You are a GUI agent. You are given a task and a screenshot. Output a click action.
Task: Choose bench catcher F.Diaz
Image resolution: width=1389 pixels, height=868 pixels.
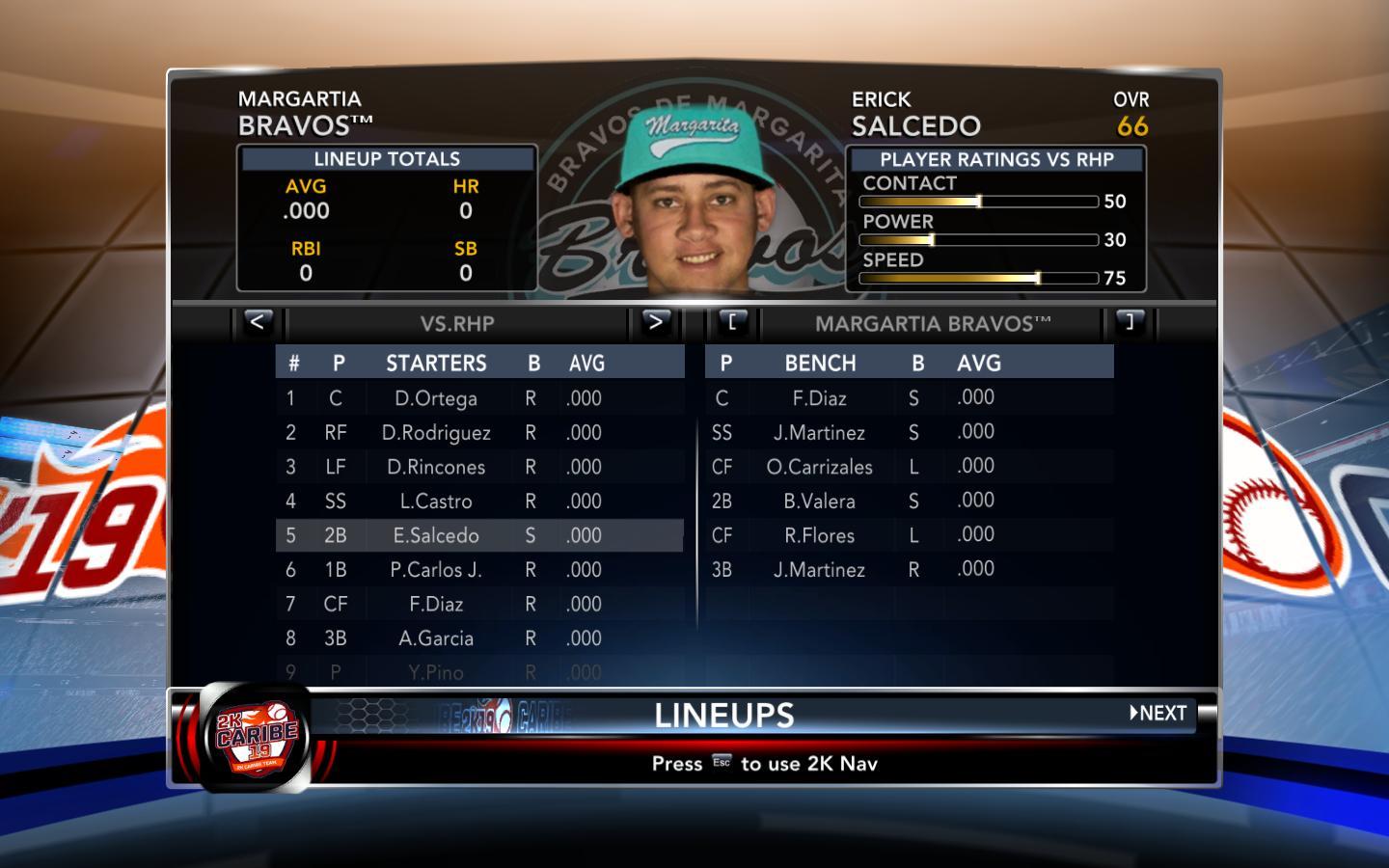coord(820,398)
